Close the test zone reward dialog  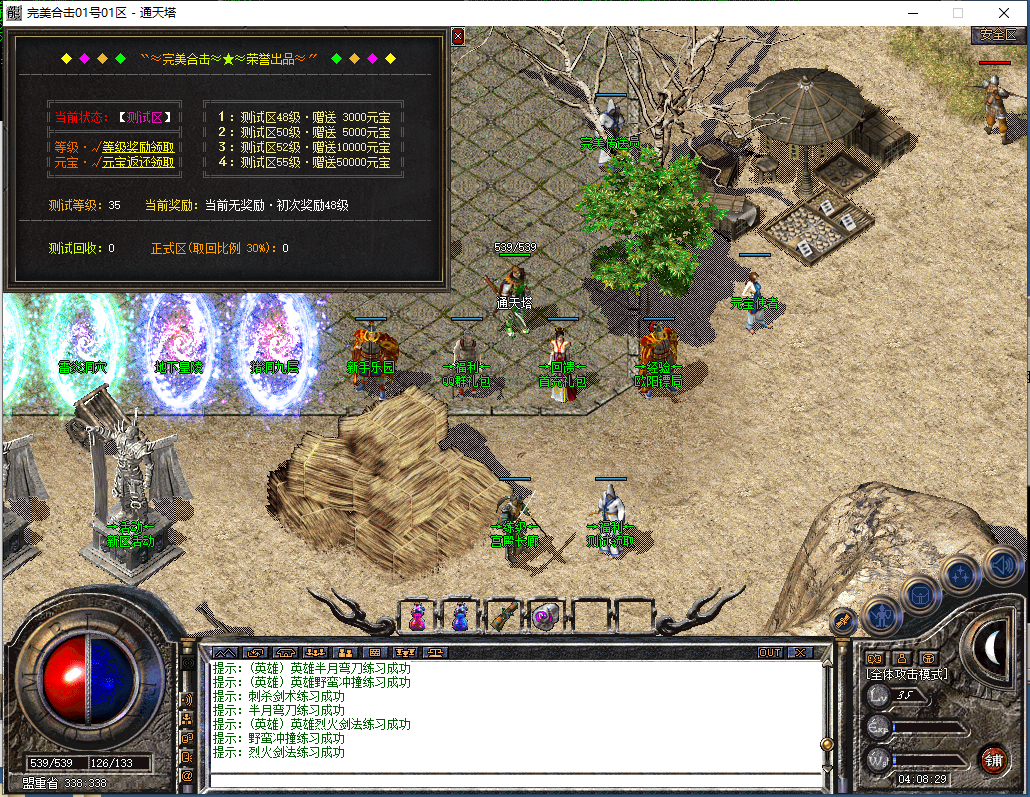458,36
